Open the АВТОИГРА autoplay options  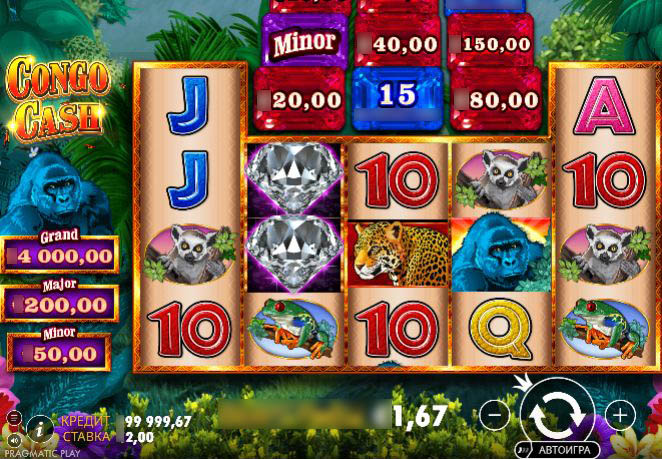[557, 448]
